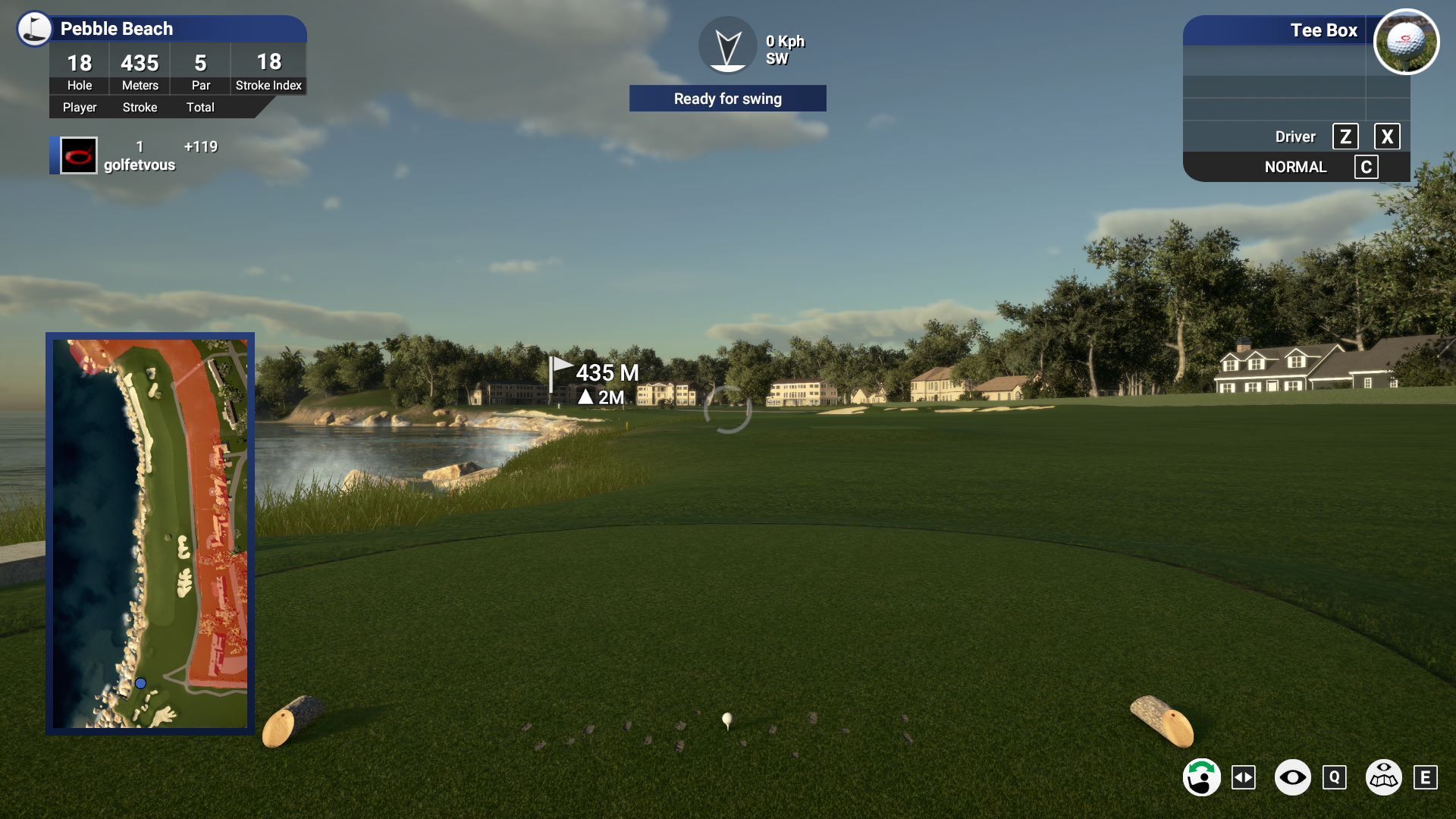The height and width of the screenshot is (819, 1456).
Task: Activate the rotate golfer aim icon
Action: click(x=1202, y=777)
